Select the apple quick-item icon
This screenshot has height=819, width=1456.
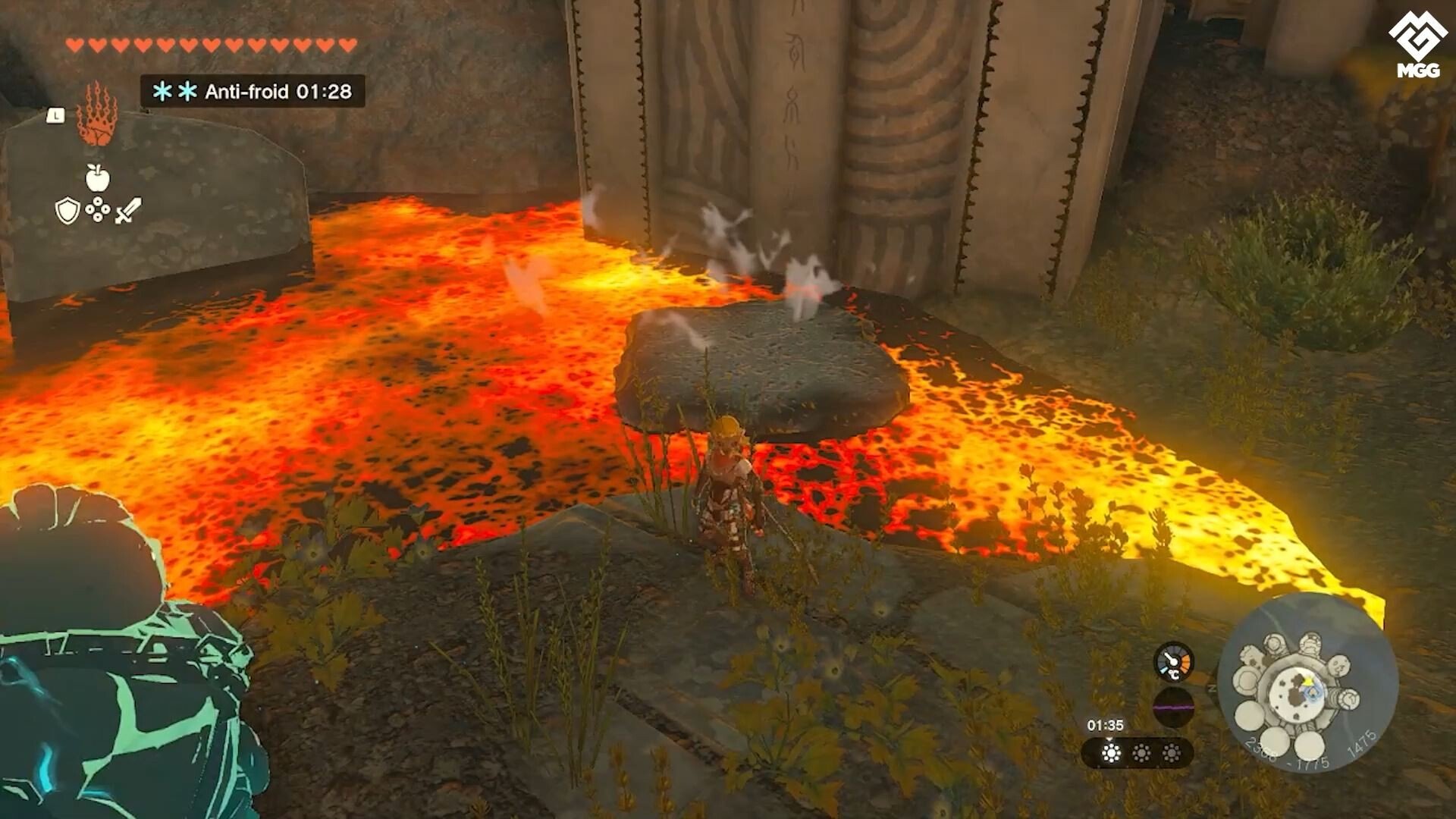(97, 178)
